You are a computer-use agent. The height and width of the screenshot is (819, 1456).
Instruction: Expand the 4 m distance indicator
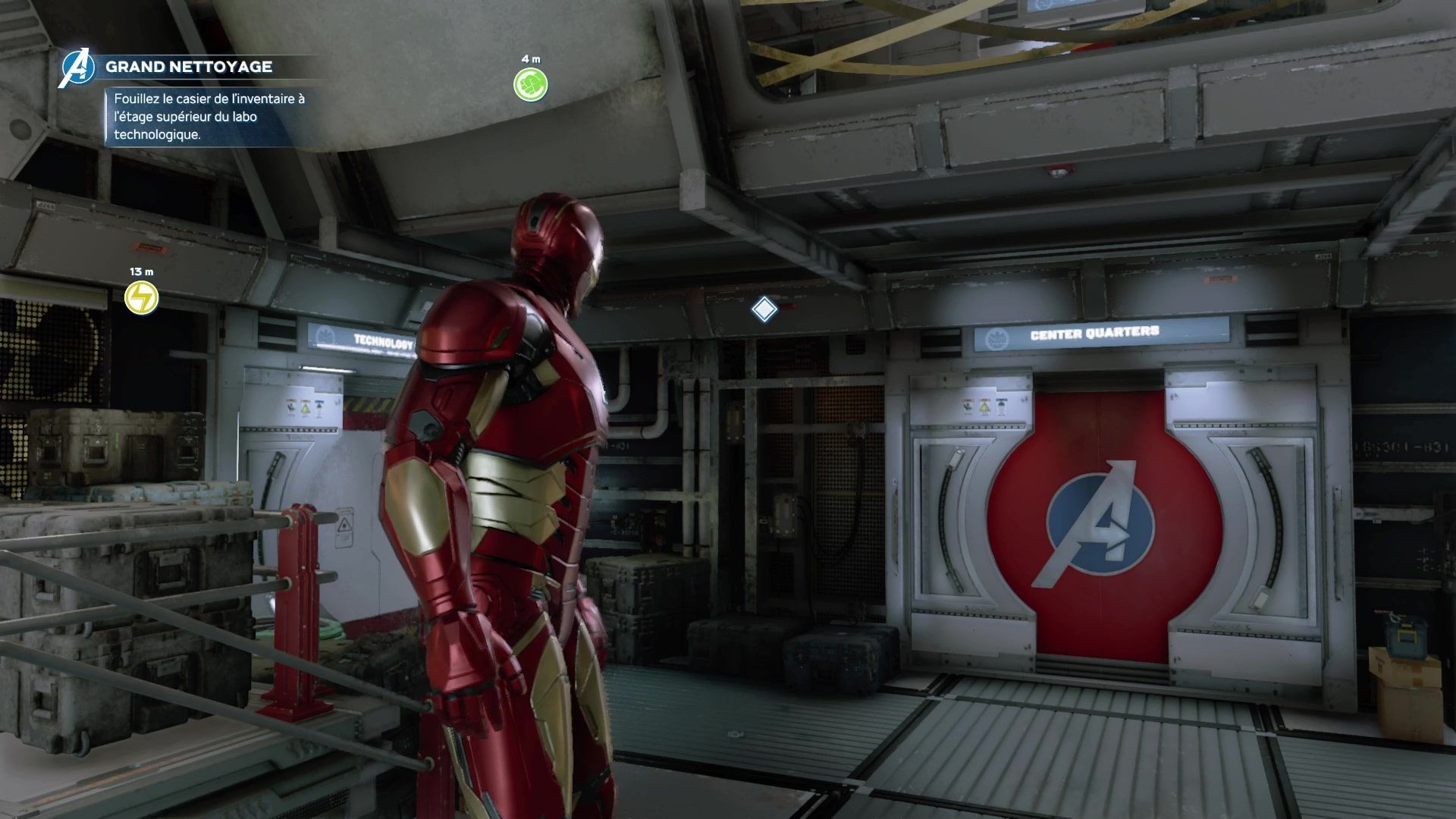[x=531, y=57]
